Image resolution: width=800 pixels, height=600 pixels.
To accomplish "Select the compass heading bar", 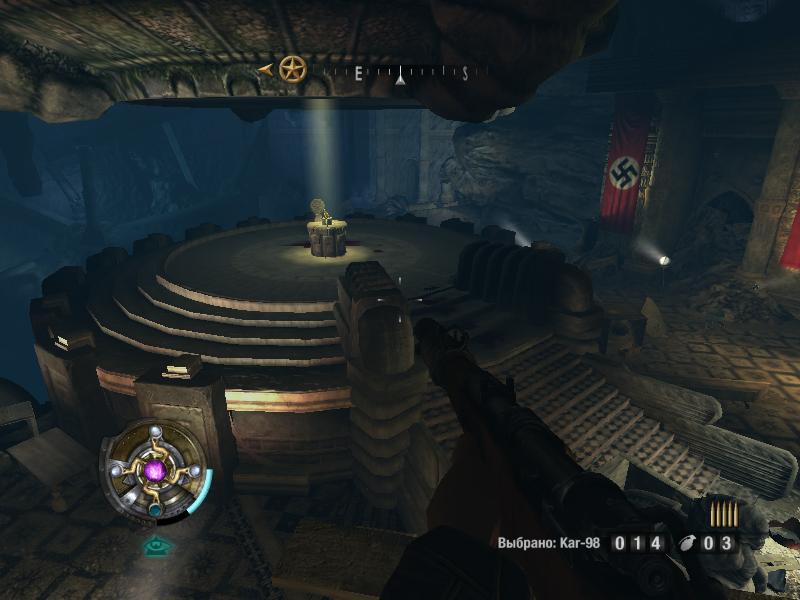I will [x=400, y=72].
